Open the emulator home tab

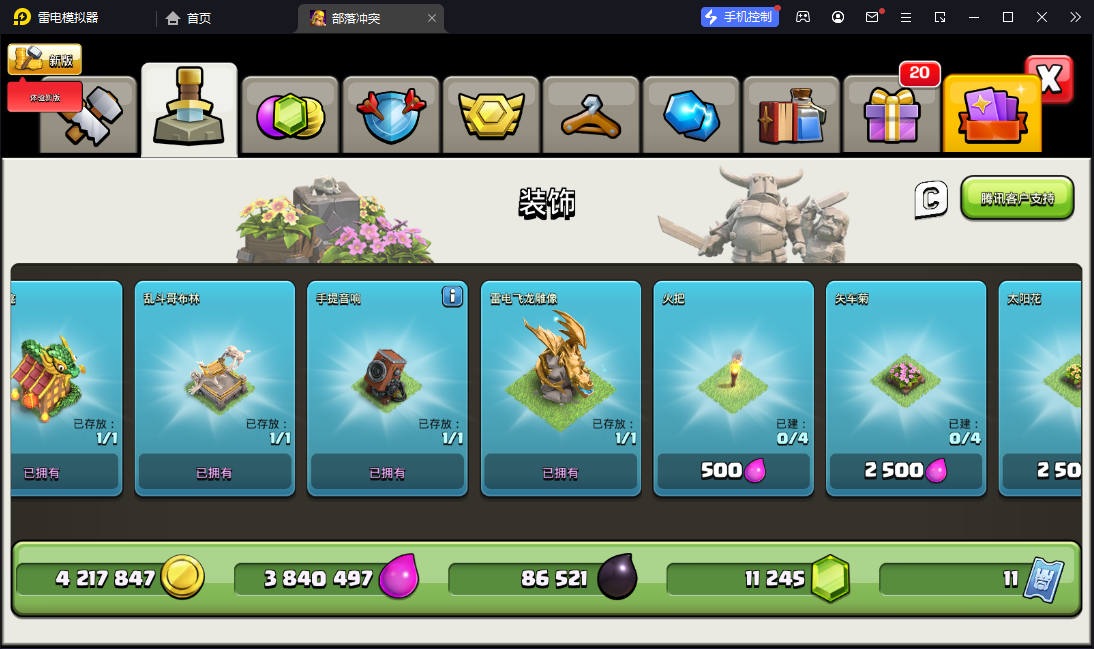tap(189, 17)
